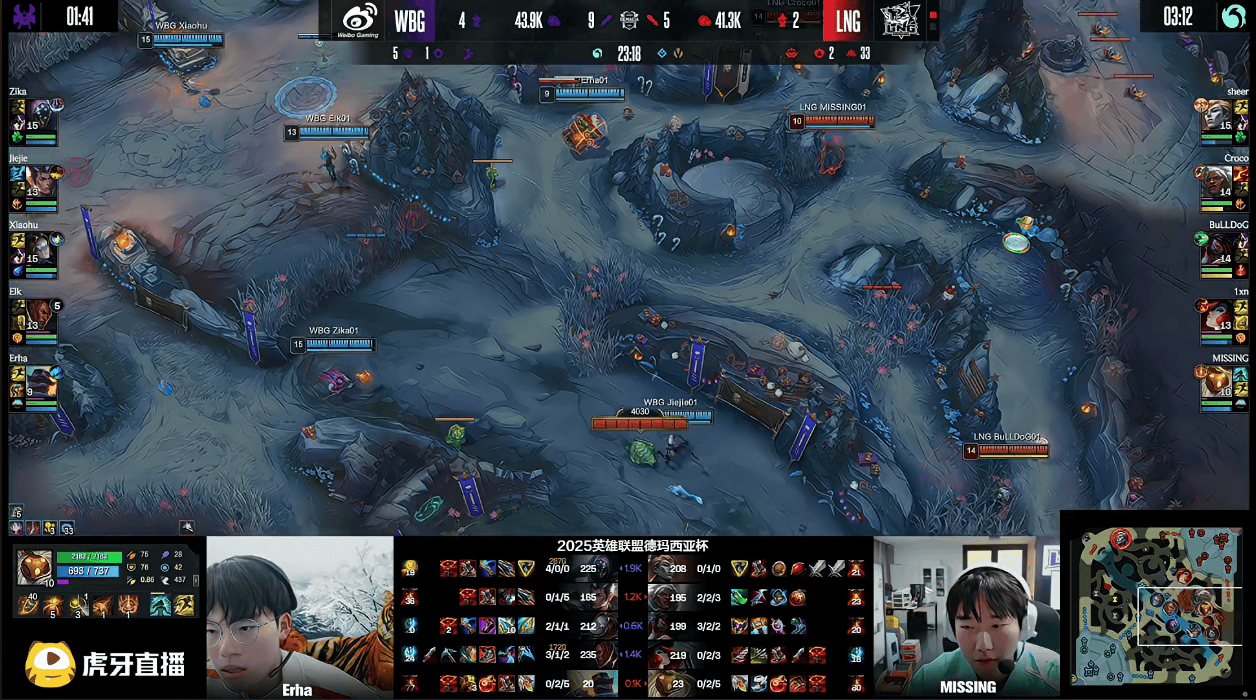This screenshot has height=700, width=1256.
Task: Open the Erha player webcam feed
Action: (x=299, y=617)
